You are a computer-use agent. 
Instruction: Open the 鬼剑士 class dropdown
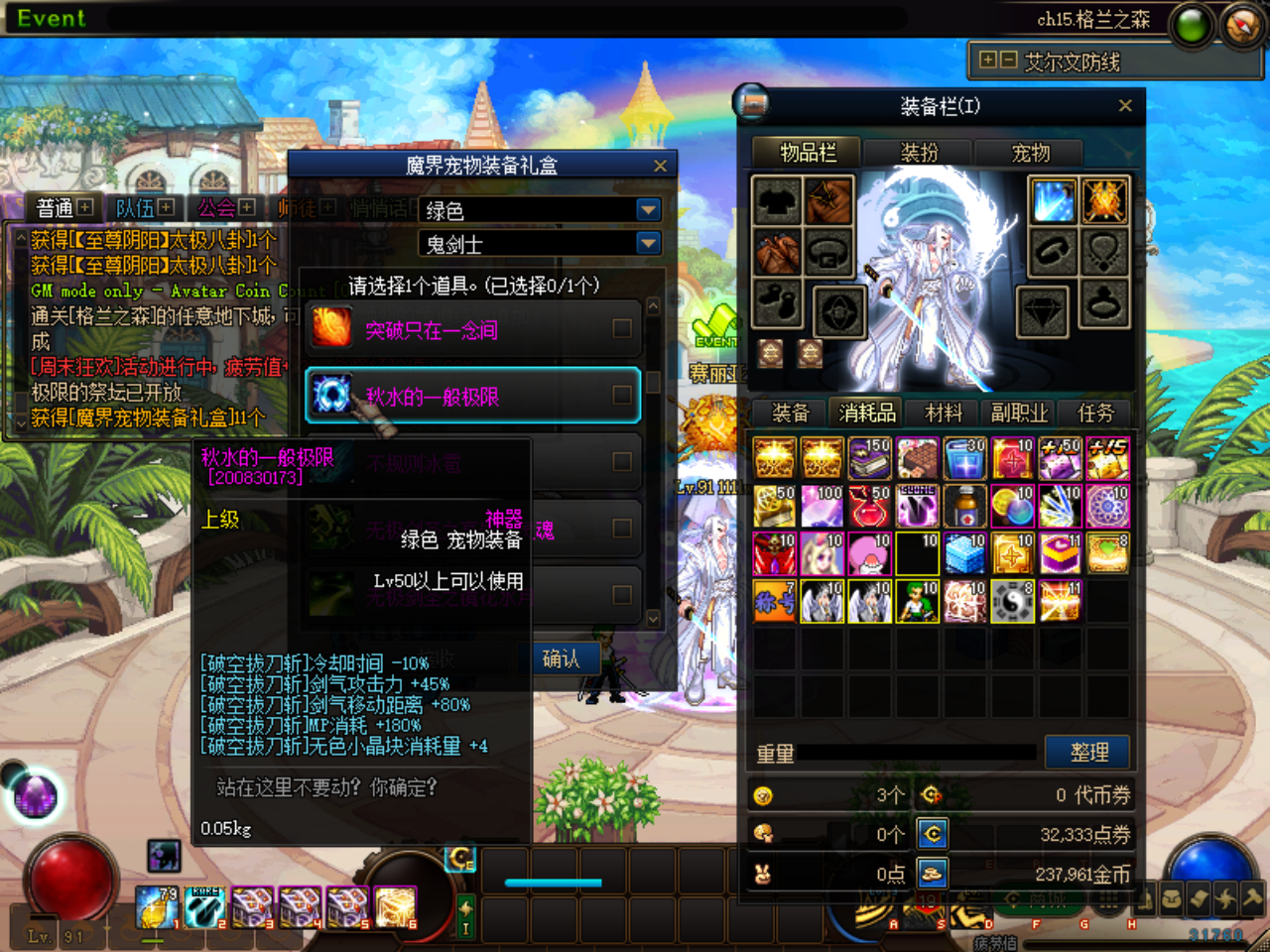click(x=647, y=243)
